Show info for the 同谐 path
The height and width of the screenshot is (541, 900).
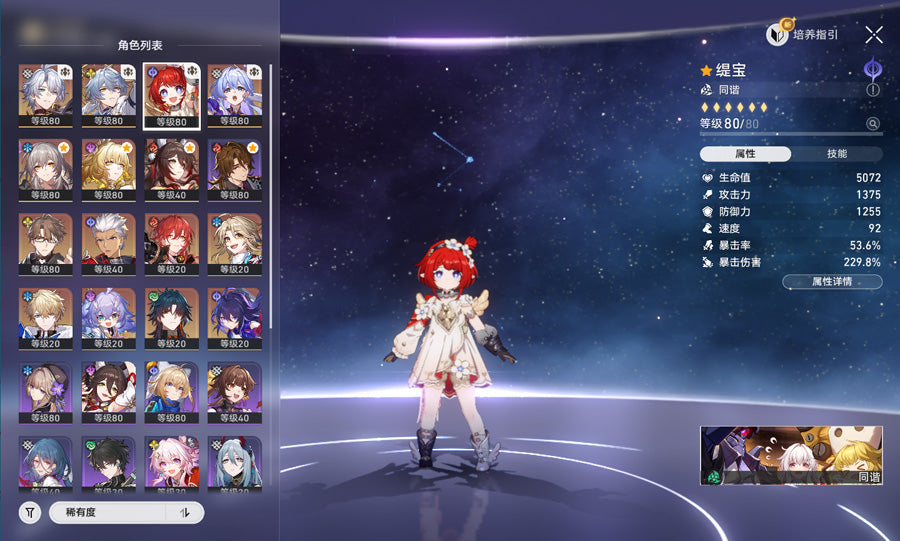[x=873, y=90]
